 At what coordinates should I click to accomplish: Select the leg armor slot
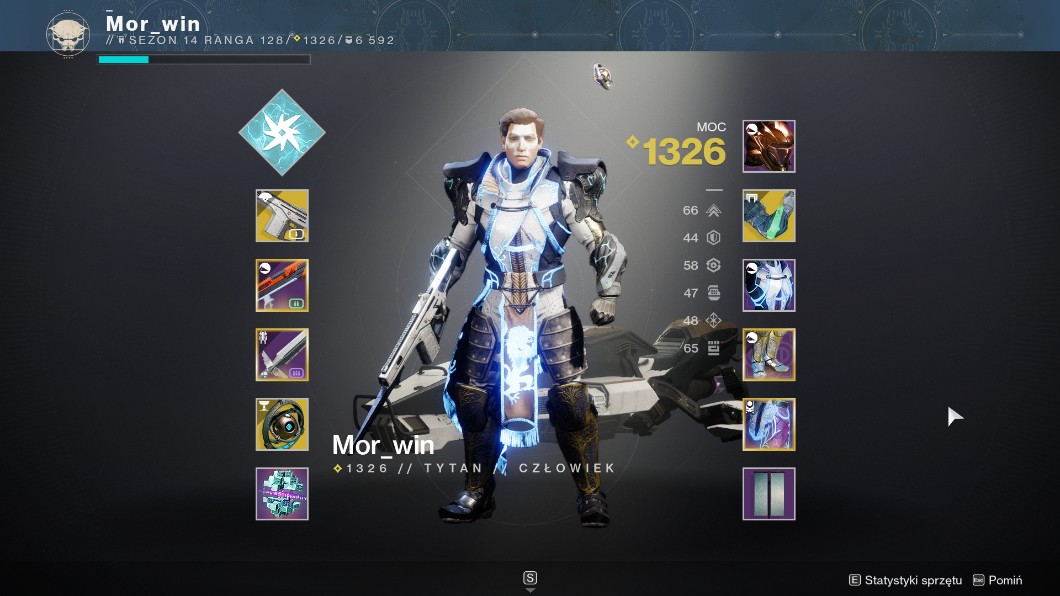769,355
